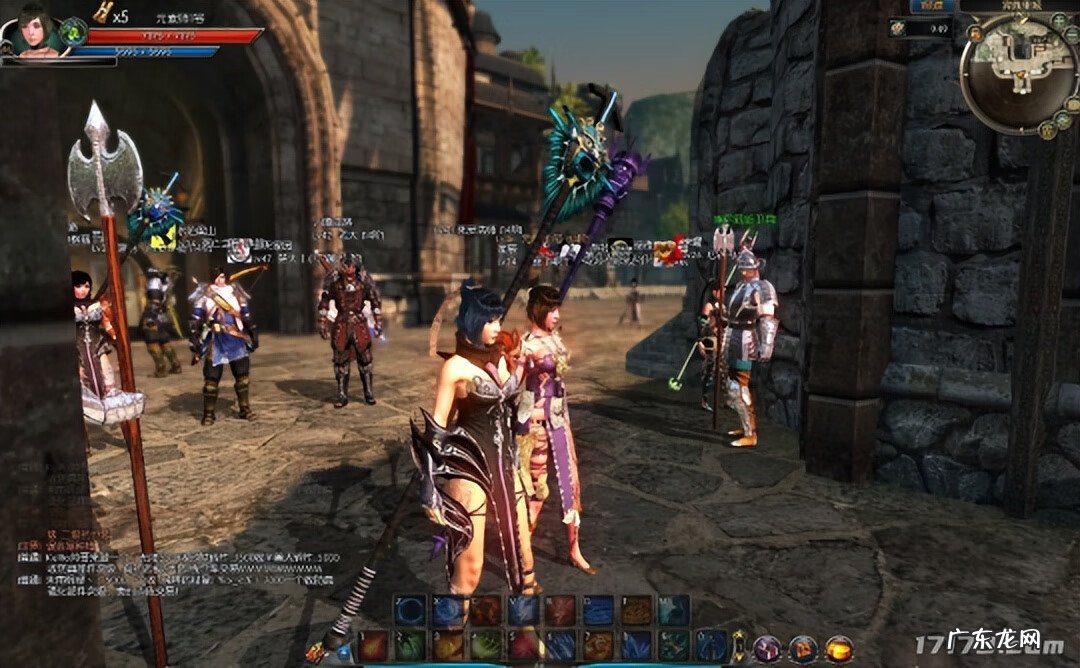Use the blue orb skill in slot X
Screen dimensions: 1080x668
(x=447, y=610)
